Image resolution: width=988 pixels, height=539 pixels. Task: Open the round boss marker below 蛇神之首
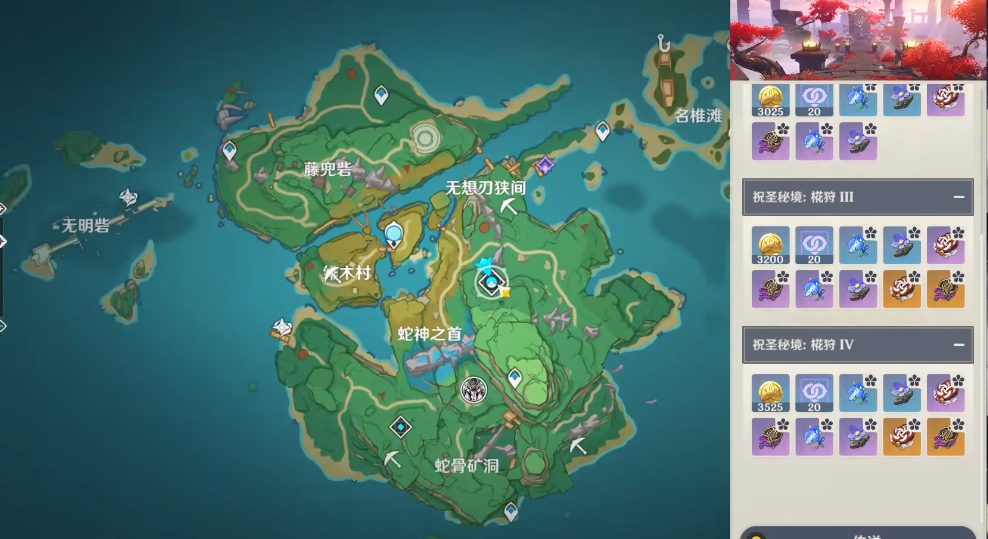(473, 390)
